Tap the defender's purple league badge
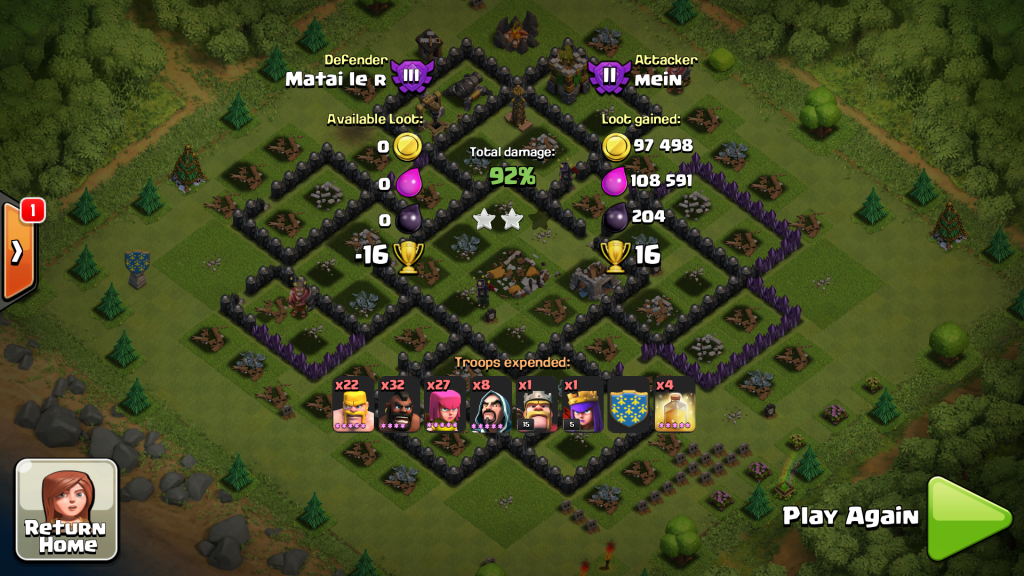 pos(410,75)
